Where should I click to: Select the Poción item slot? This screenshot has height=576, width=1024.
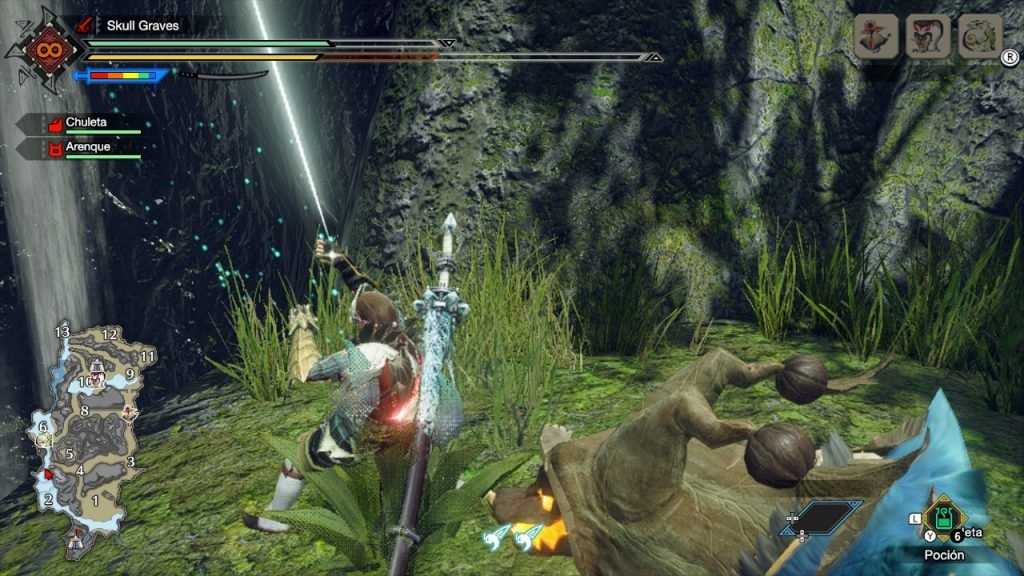942,518
